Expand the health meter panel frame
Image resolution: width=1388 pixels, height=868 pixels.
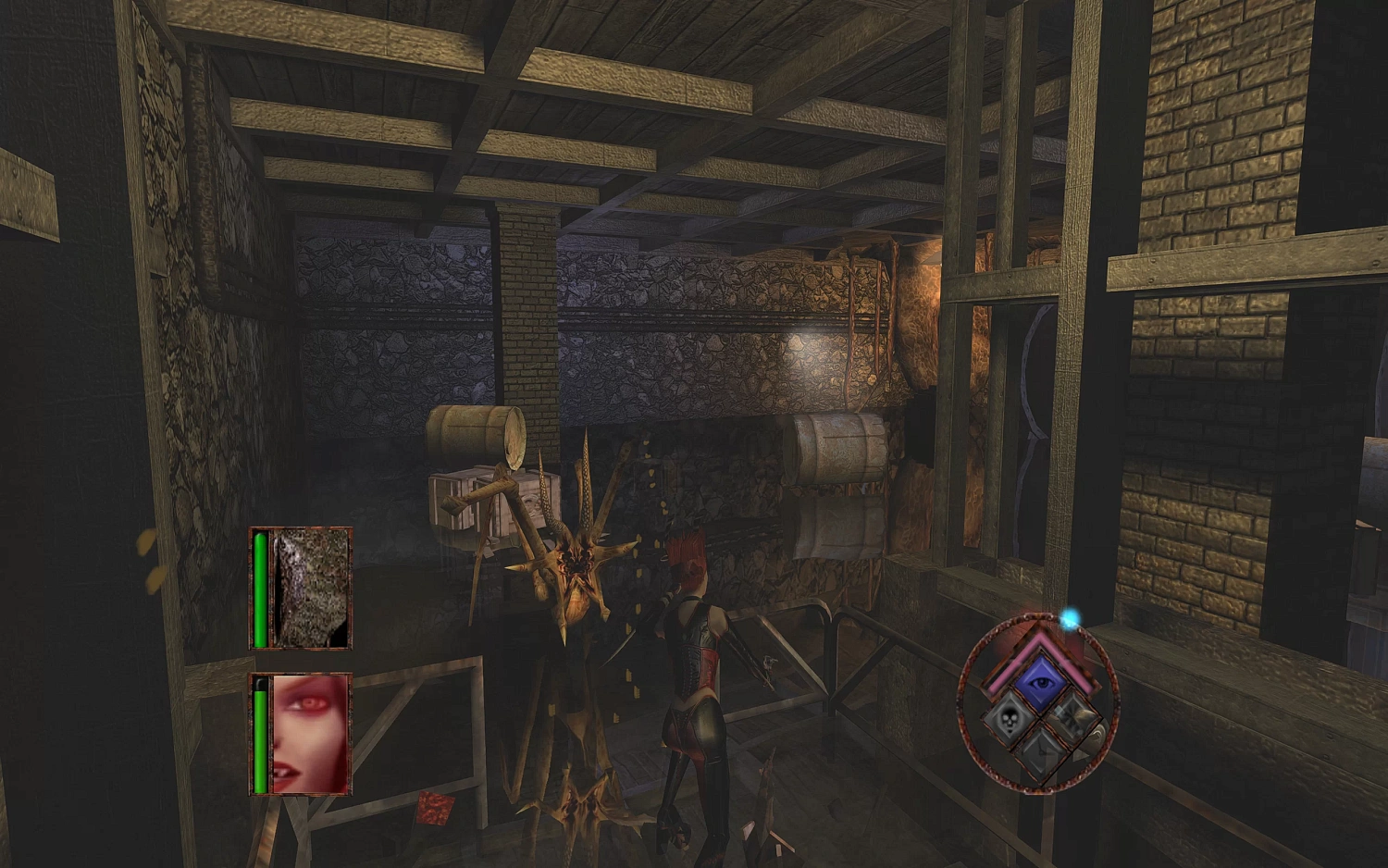[x=301, y=589]
